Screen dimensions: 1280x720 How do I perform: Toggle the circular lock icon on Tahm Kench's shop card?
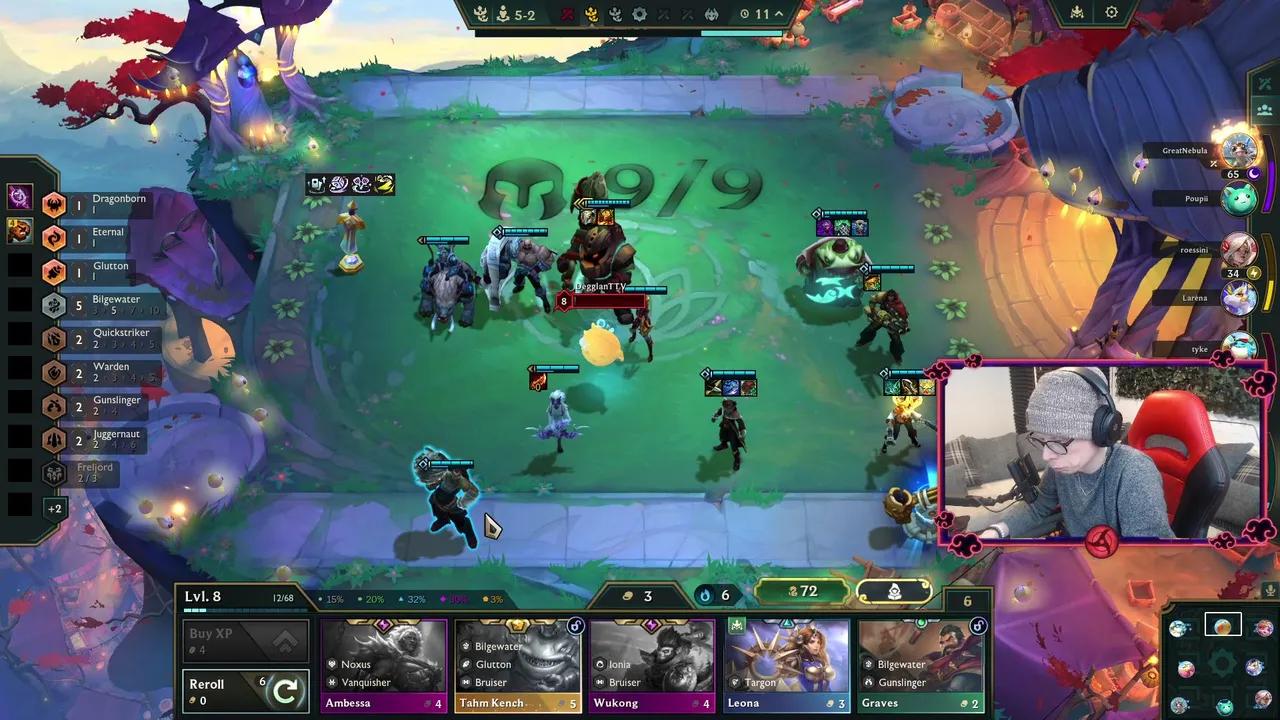click(x=575, y=627)
